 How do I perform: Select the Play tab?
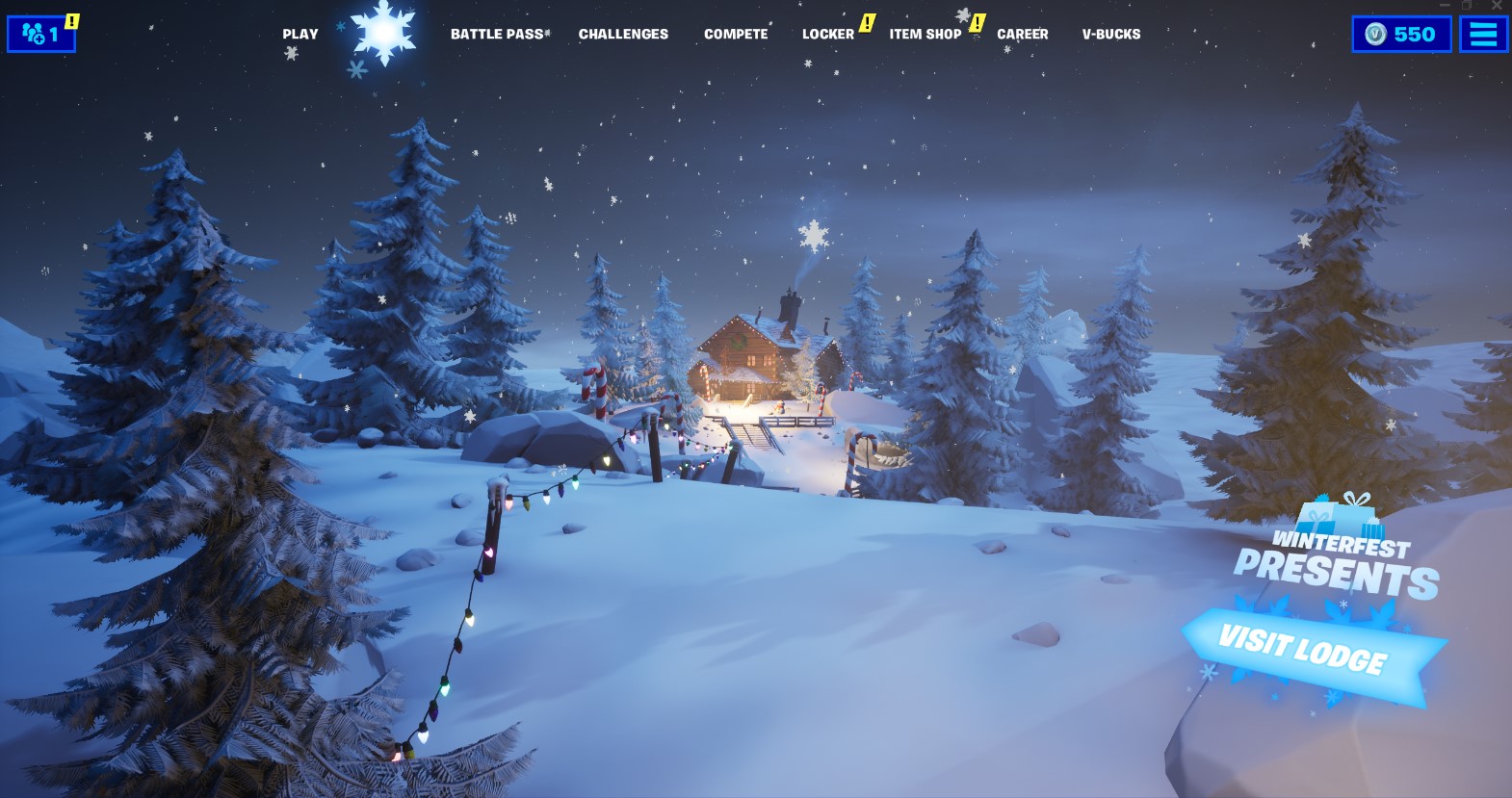[300, 34]
